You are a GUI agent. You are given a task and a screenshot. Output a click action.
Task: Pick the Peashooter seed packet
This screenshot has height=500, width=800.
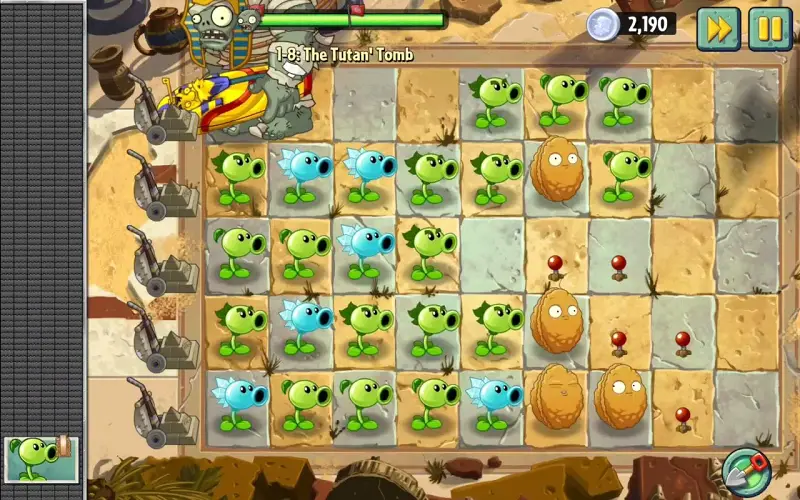coord(40,458)
